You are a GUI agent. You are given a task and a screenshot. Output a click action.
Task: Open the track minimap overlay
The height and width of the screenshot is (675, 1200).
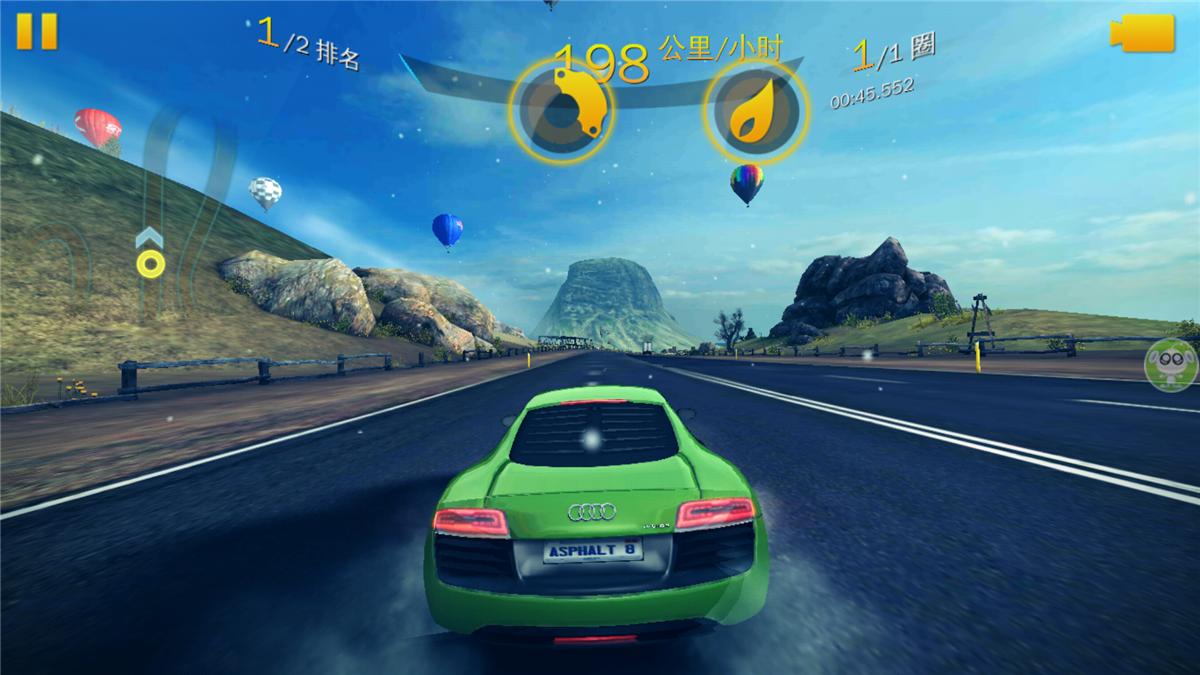tap(150, 240)
